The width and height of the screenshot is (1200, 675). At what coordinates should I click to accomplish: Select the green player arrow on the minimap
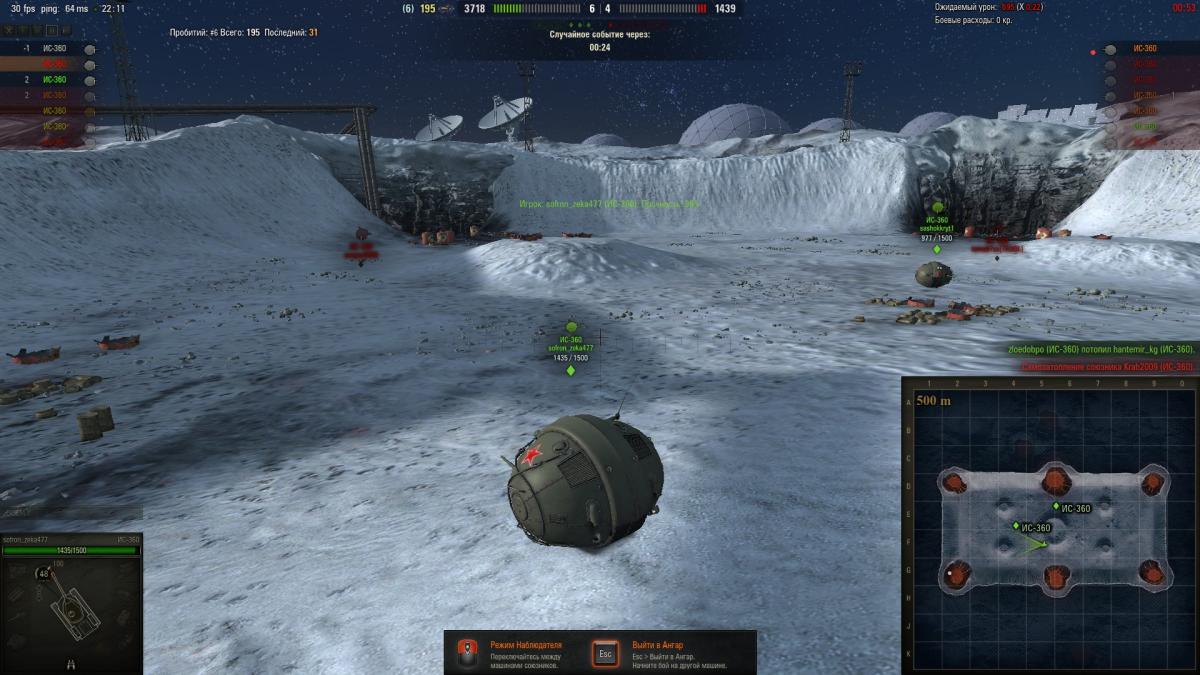[1035, 545]
